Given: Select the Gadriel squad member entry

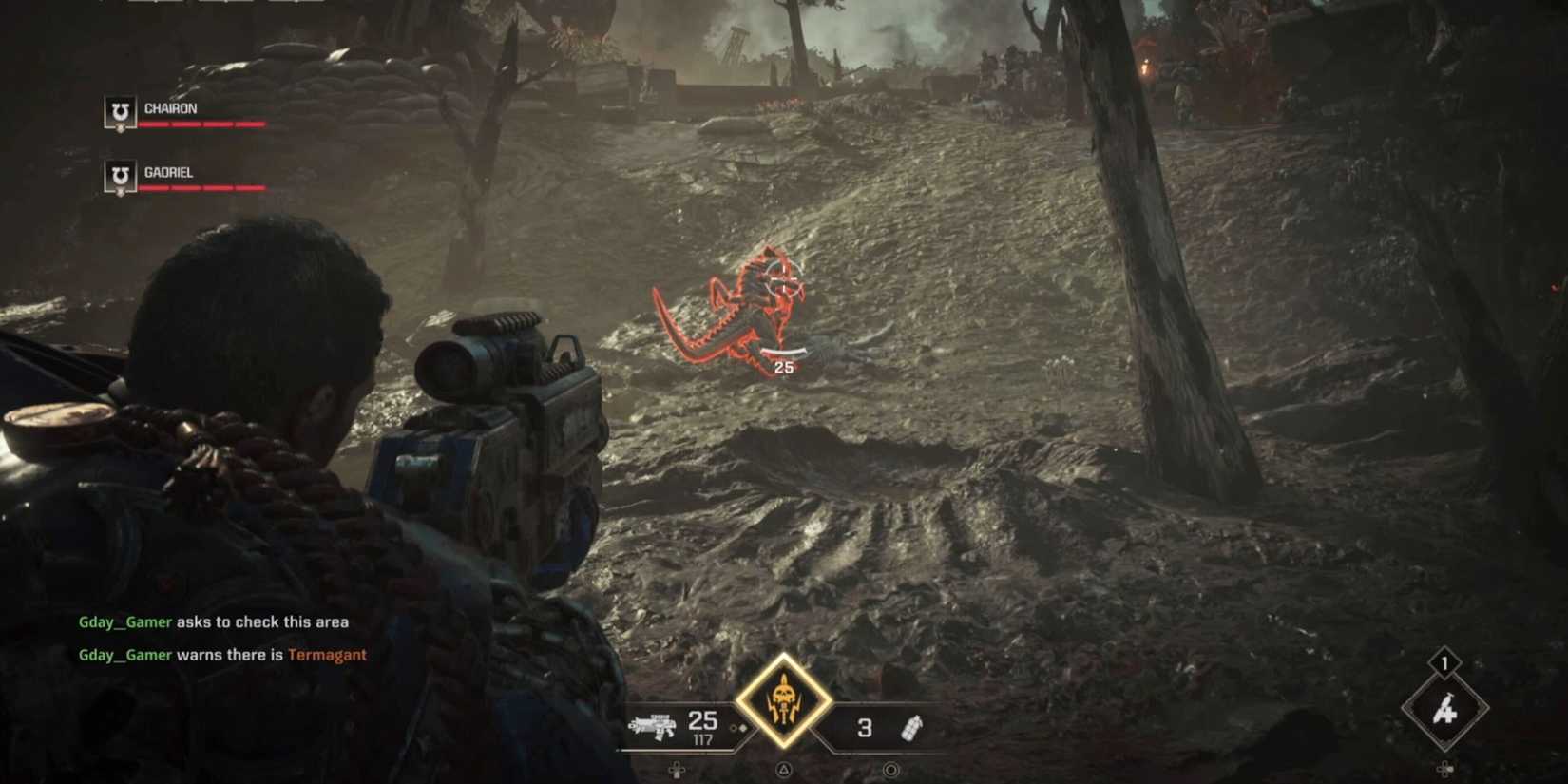Looking at the screenshot, I should click(169, 172).
